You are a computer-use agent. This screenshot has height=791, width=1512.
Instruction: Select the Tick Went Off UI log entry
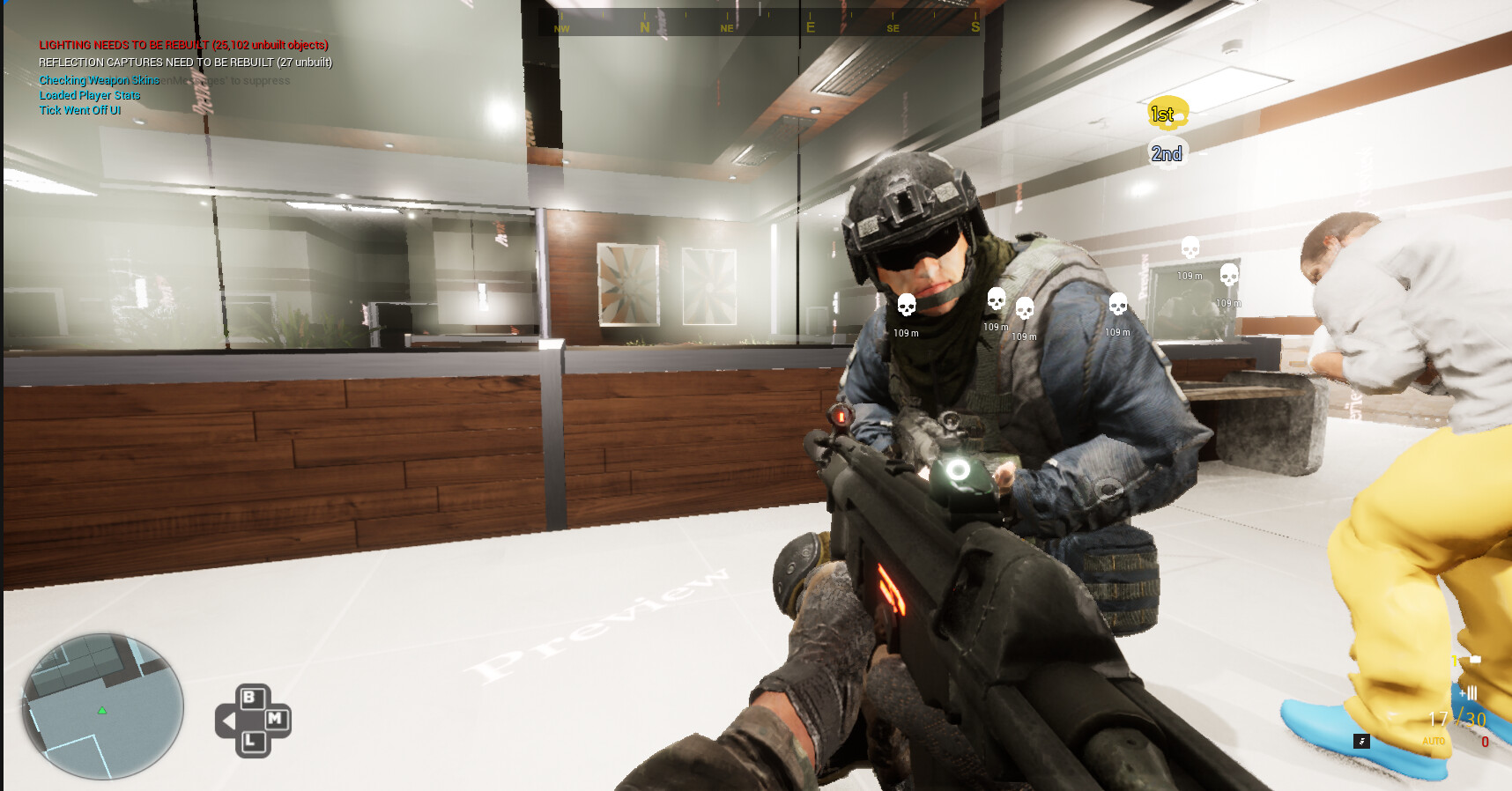[79, 111]
